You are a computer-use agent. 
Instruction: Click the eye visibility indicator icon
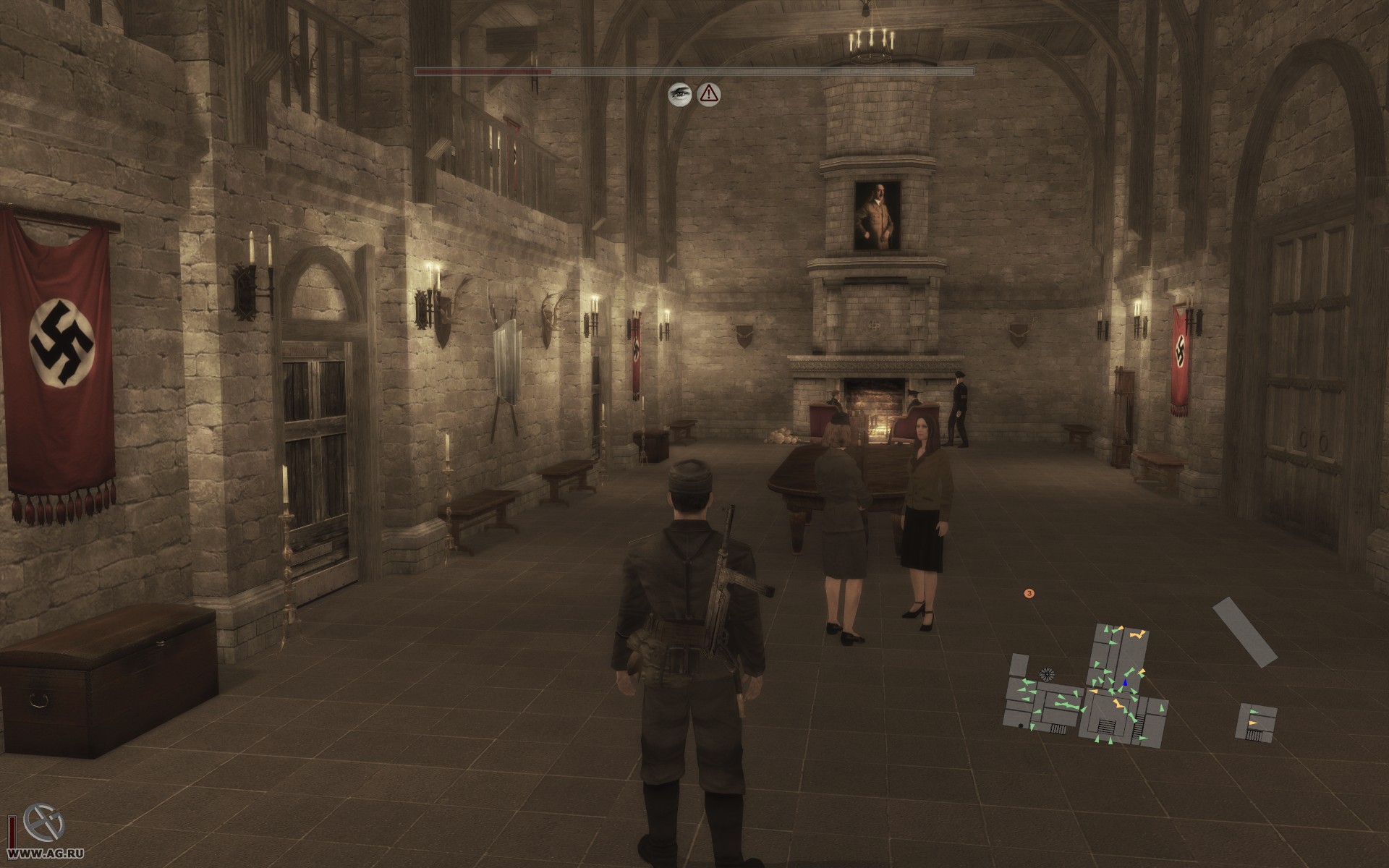pyautogui.click(x=680, y=93)
